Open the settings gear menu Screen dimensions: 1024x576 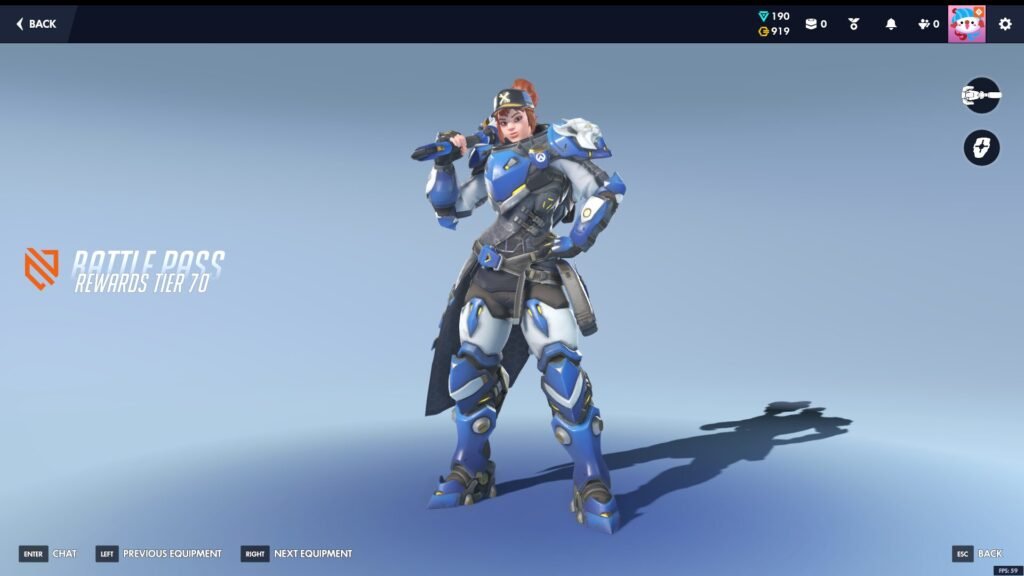(x=1005, y=24)
